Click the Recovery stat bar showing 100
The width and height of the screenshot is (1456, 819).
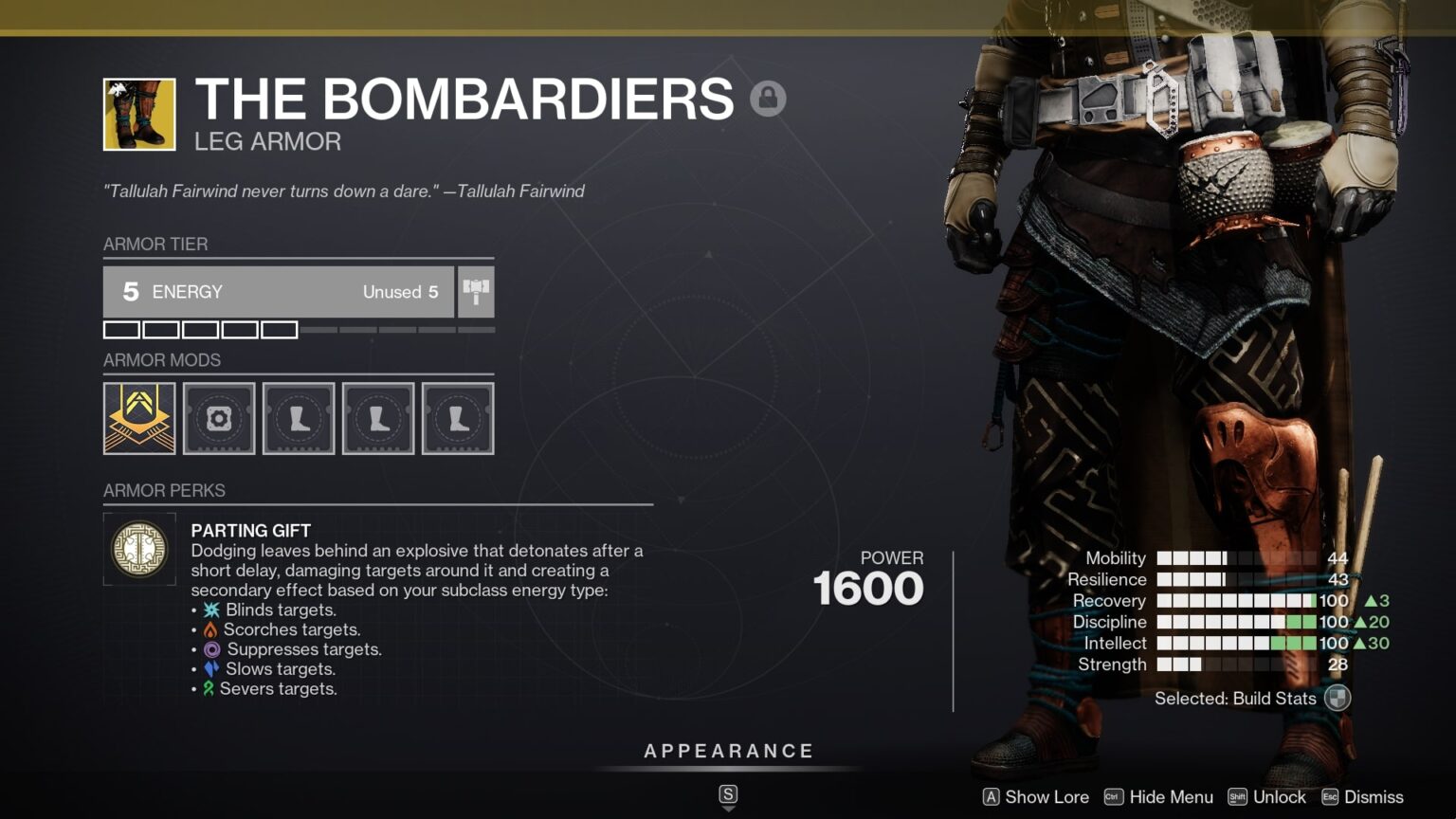click(x=1232, y=601)
